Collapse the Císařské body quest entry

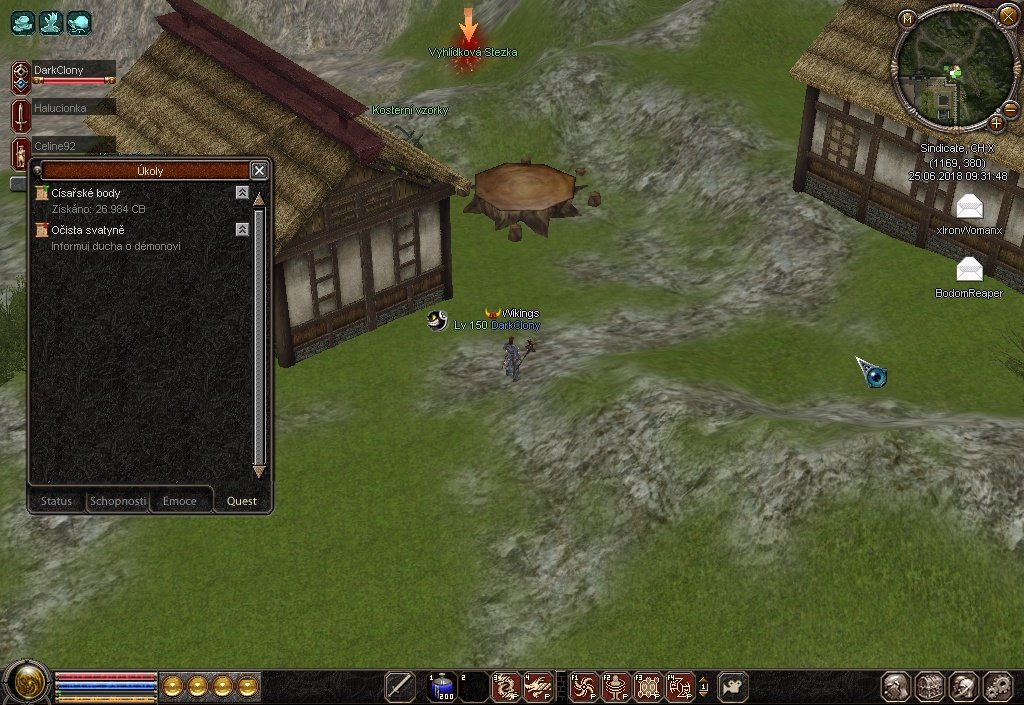click(x=242, y=192)
